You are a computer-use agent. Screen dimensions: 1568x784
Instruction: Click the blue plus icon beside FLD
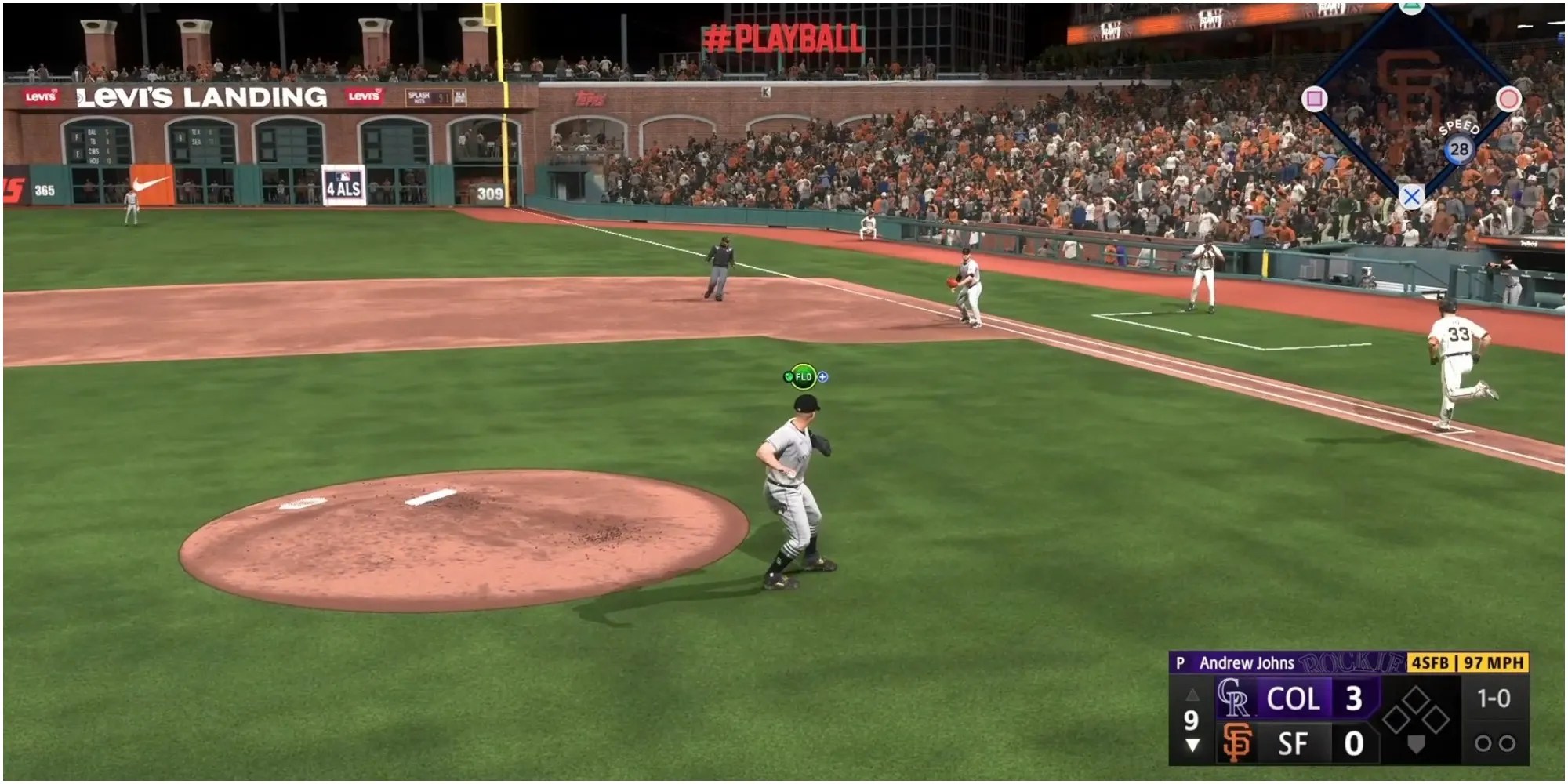pyautogui.click(x=822, y=377)
